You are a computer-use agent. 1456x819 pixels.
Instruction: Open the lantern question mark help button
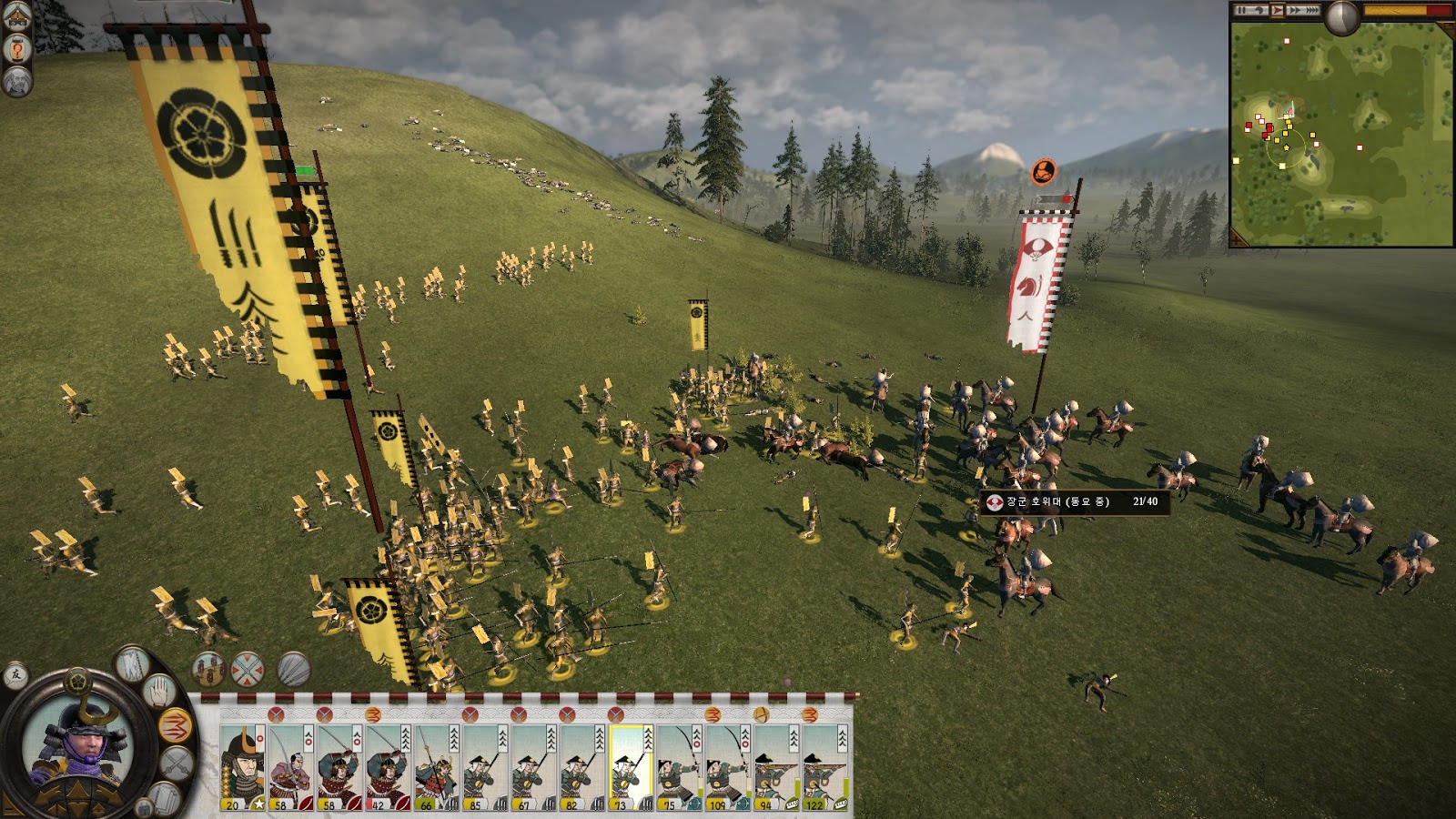coord(17,49)
